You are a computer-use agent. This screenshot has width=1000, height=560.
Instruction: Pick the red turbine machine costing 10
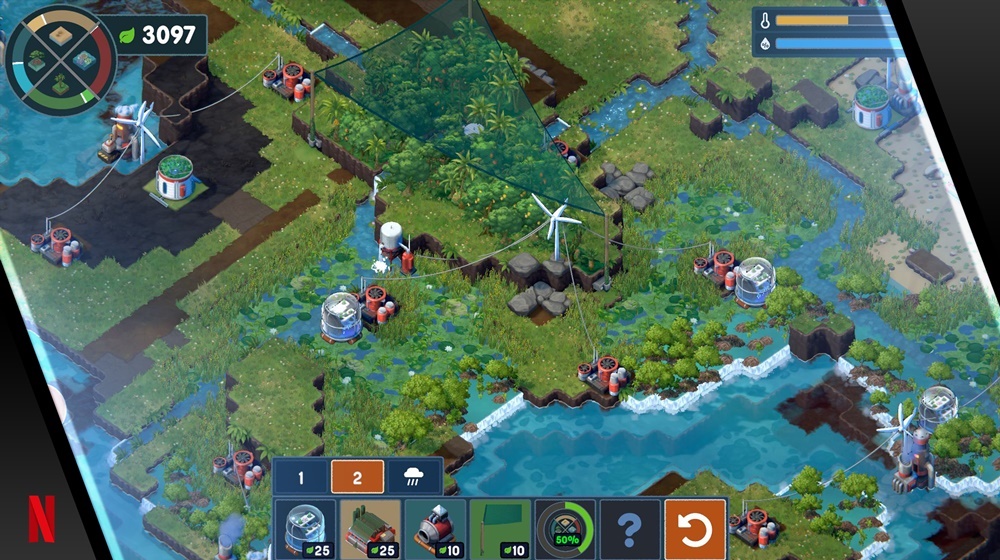(434, 529)
